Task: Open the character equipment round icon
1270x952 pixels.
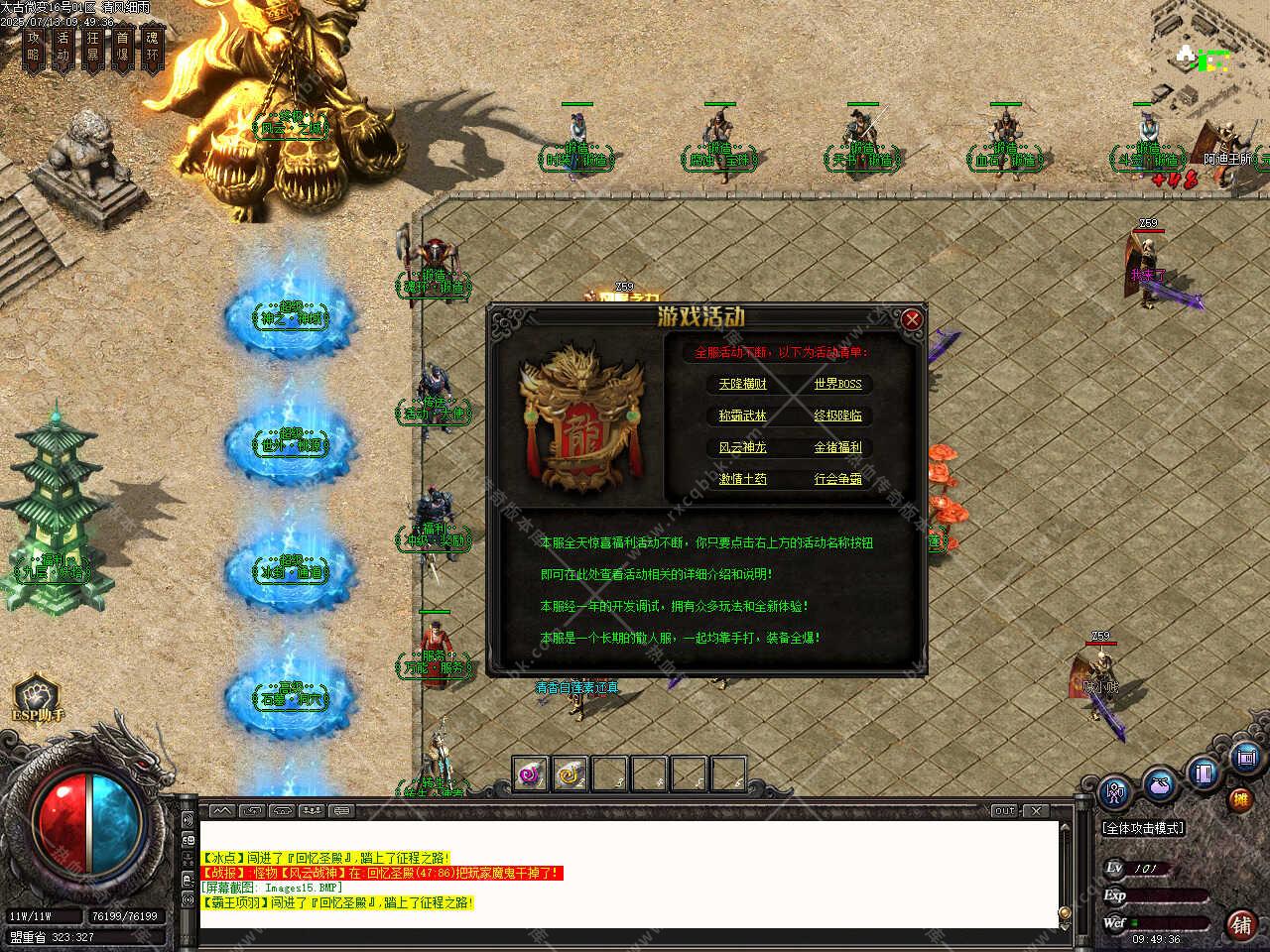Action: 1116,792
